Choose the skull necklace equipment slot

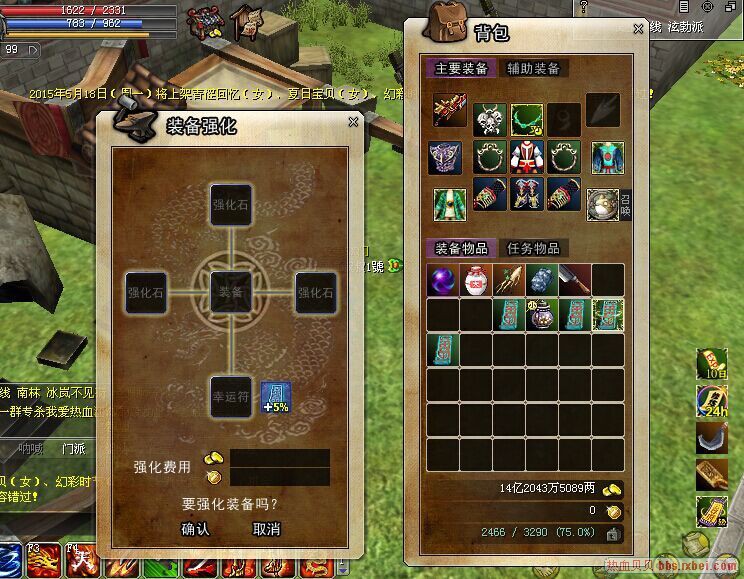(x=488, y=120)
